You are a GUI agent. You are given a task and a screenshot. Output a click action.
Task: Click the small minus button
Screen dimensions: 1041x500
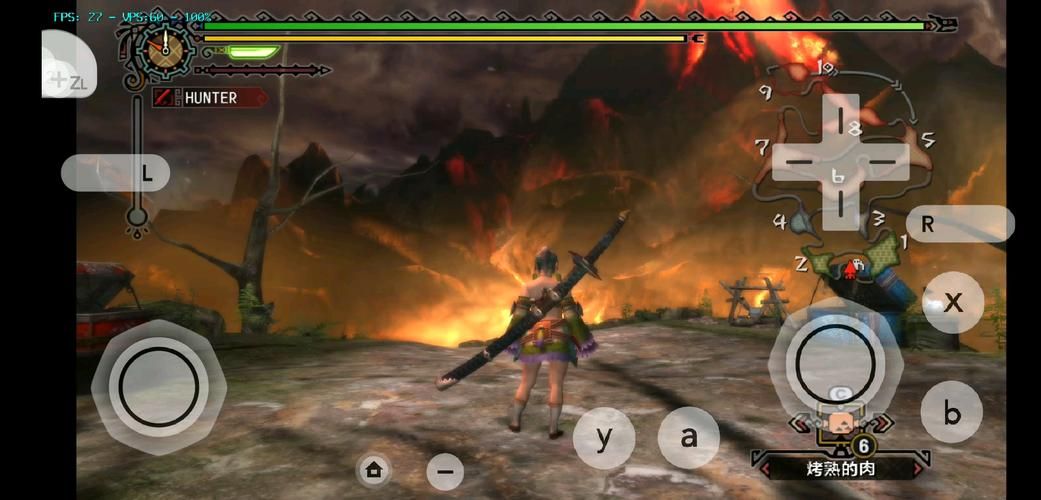[x=445, y=471]
